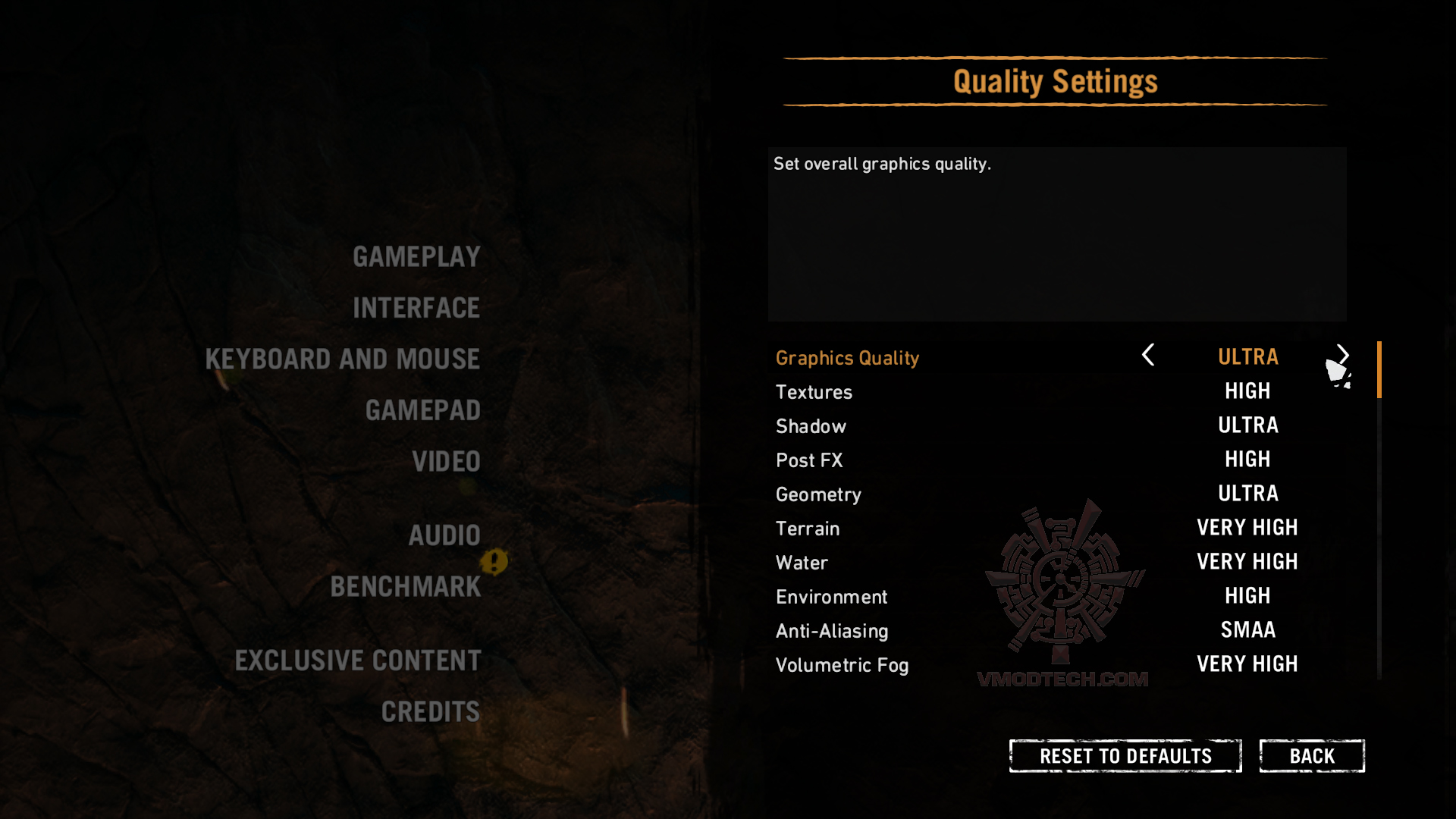Open Keyboard and Mouse settings
The height and width of the screenshot is (819, 1456).
point(343,359)
